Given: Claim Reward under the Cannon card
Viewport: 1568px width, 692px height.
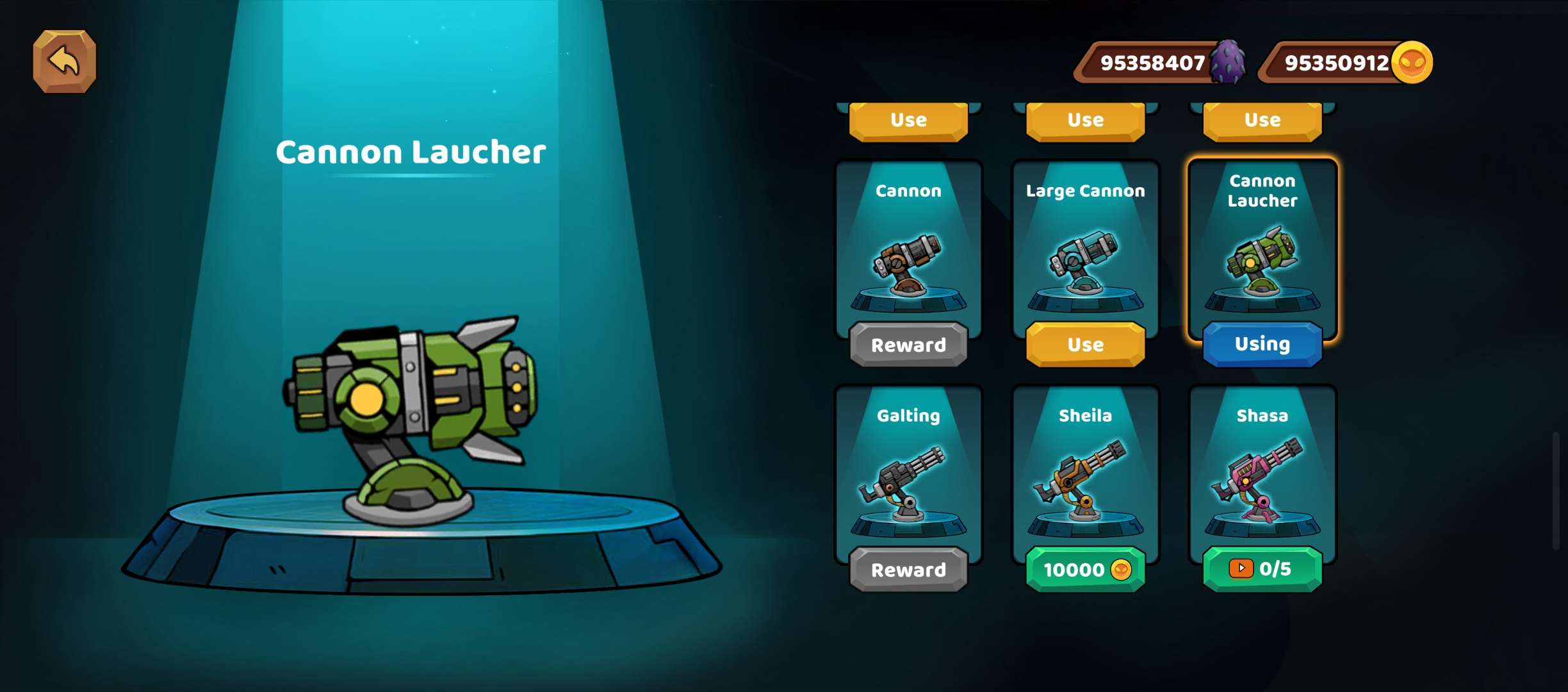Looking at the screenshot, I should point(908,345).
